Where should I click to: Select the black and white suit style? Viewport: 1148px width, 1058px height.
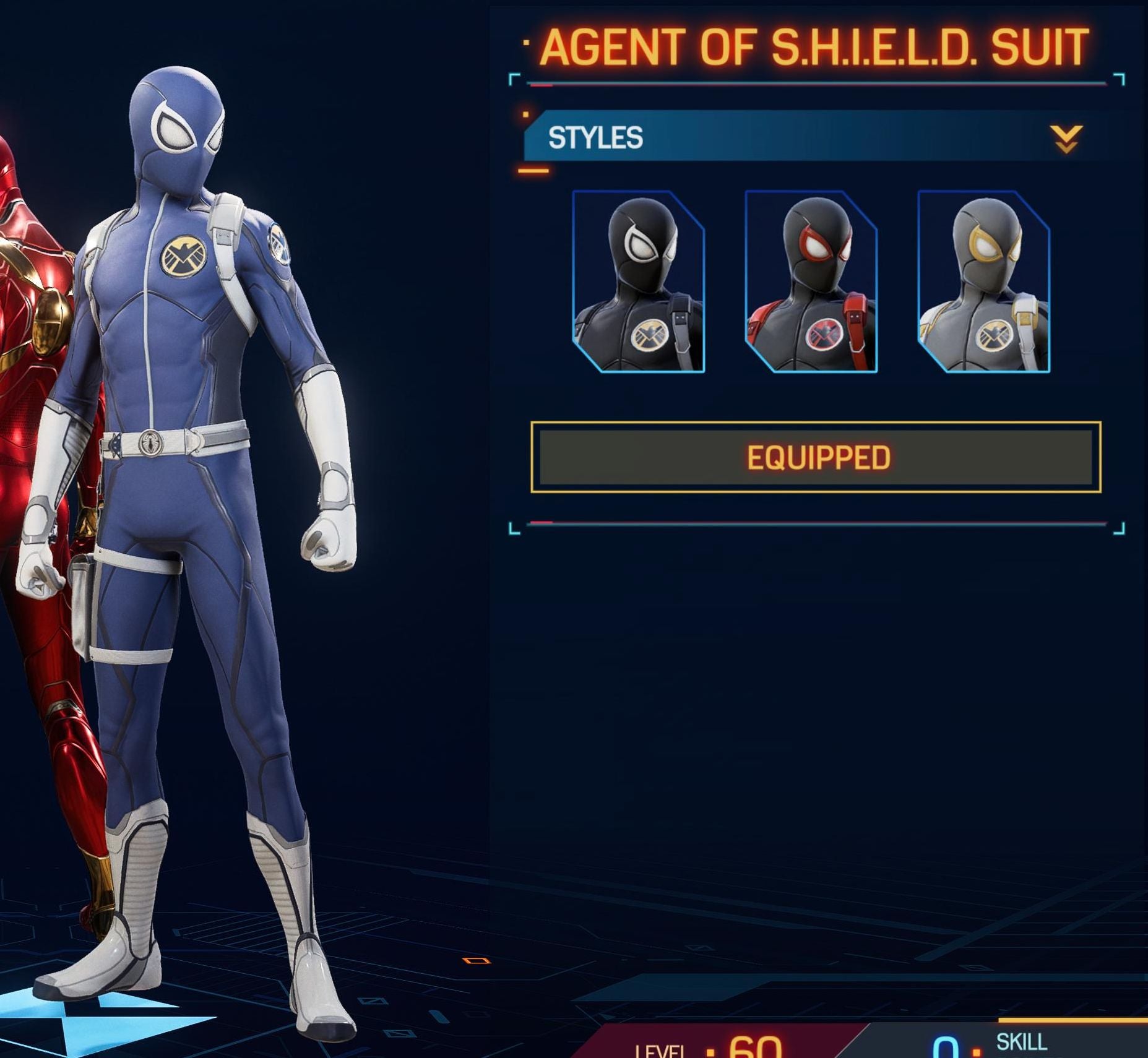point(638,282)
